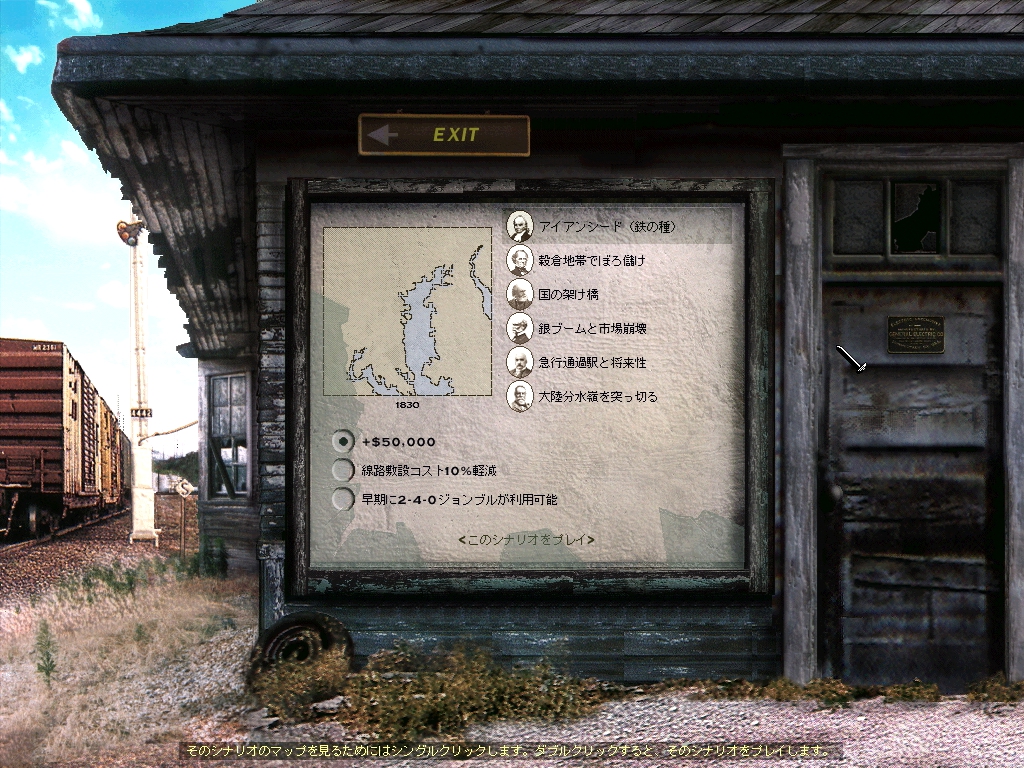Choose the 線路敷設コスト10%軽減 bonus

point(344,470)
